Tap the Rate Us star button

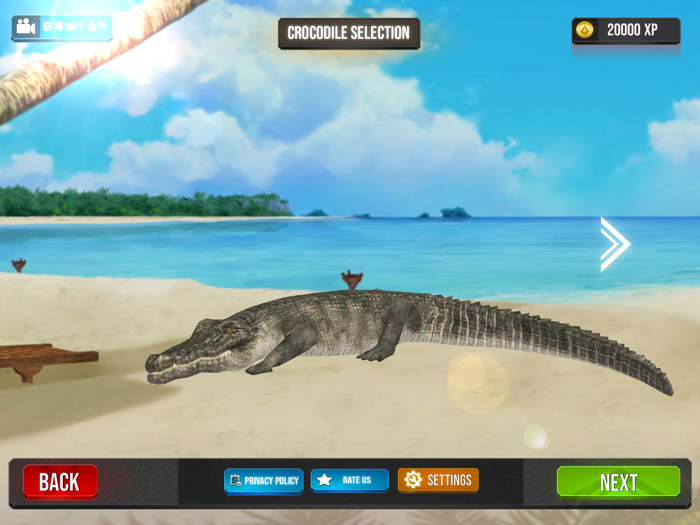[349, 480]
